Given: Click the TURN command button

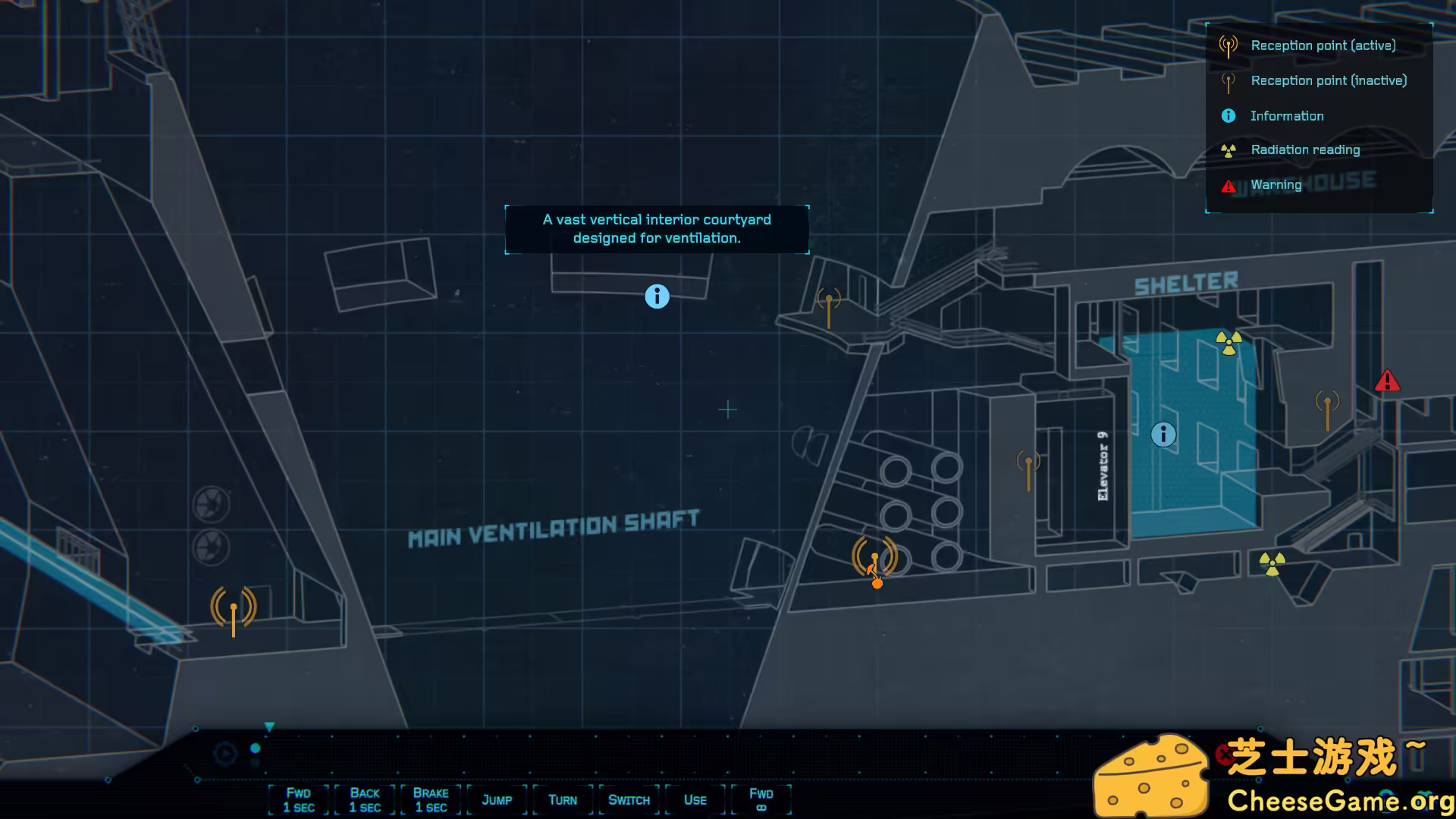Looking at the screenshot, I should click(x=563, y=800).
